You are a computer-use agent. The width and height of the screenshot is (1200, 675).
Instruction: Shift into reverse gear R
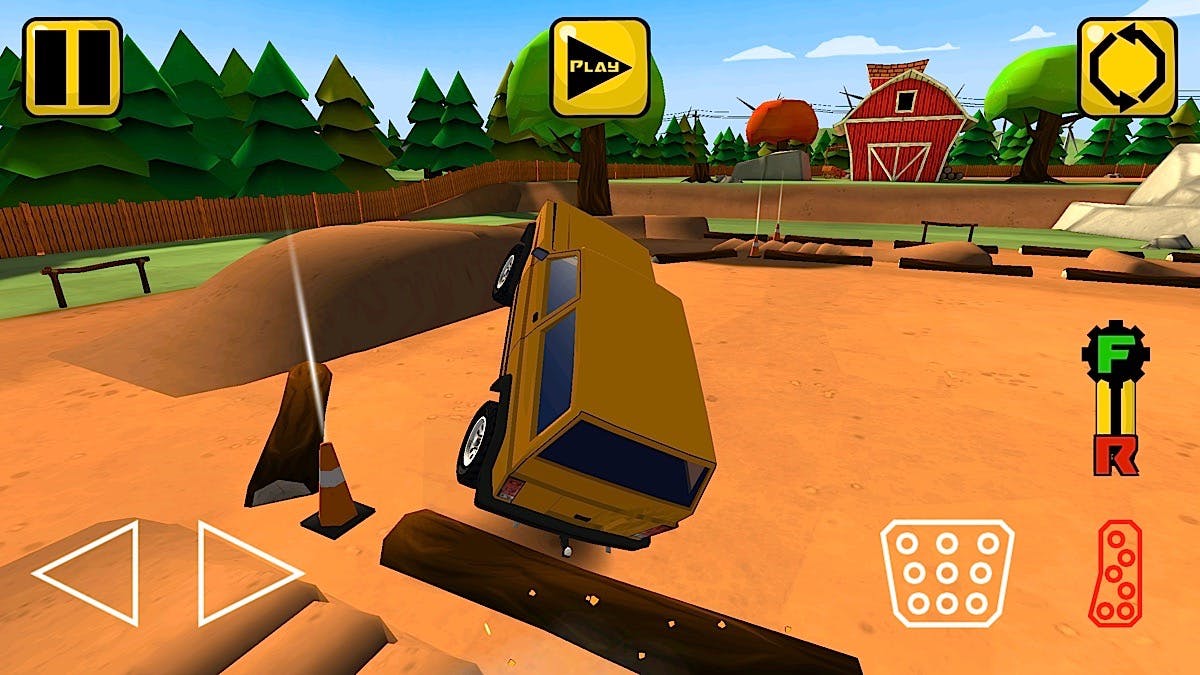tap(1115, 455)
